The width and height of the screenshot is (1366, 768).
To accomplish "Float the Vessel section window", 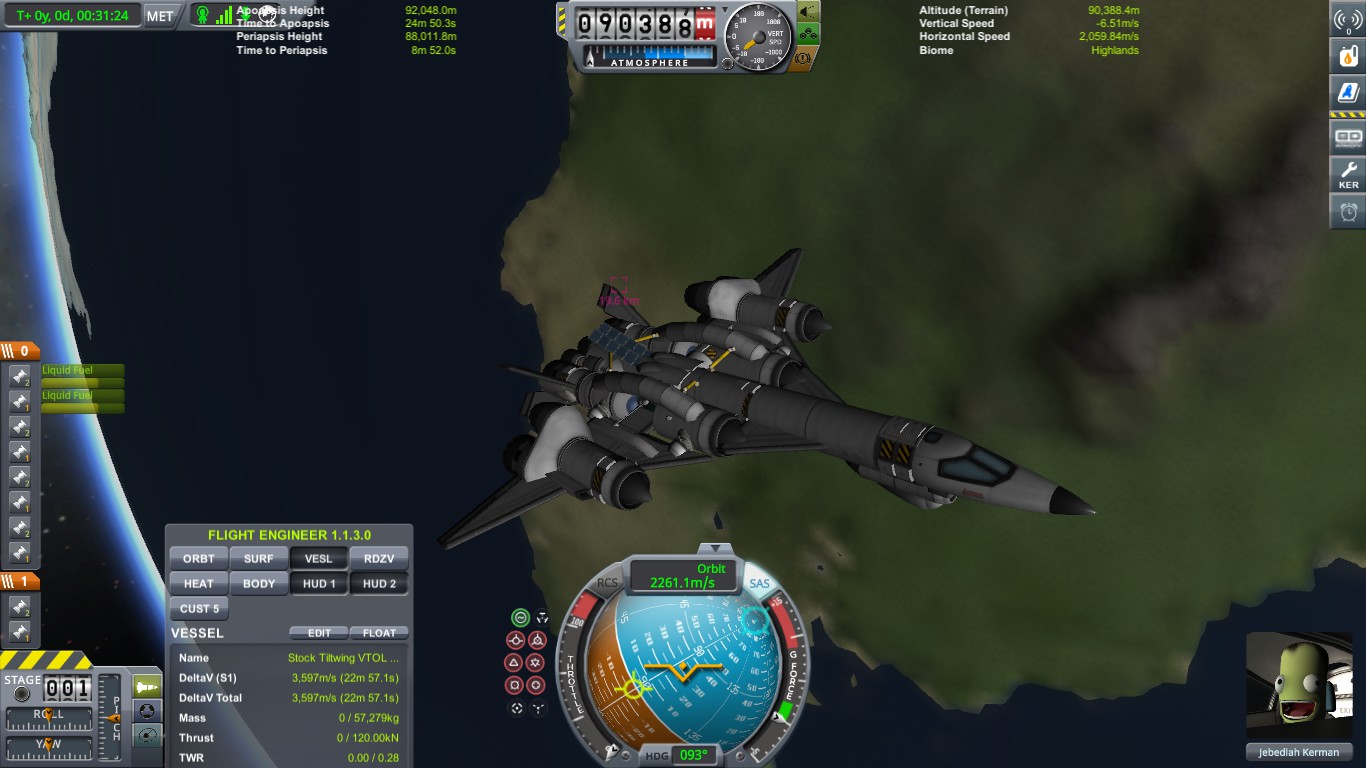I will click(x=379, y=633).
